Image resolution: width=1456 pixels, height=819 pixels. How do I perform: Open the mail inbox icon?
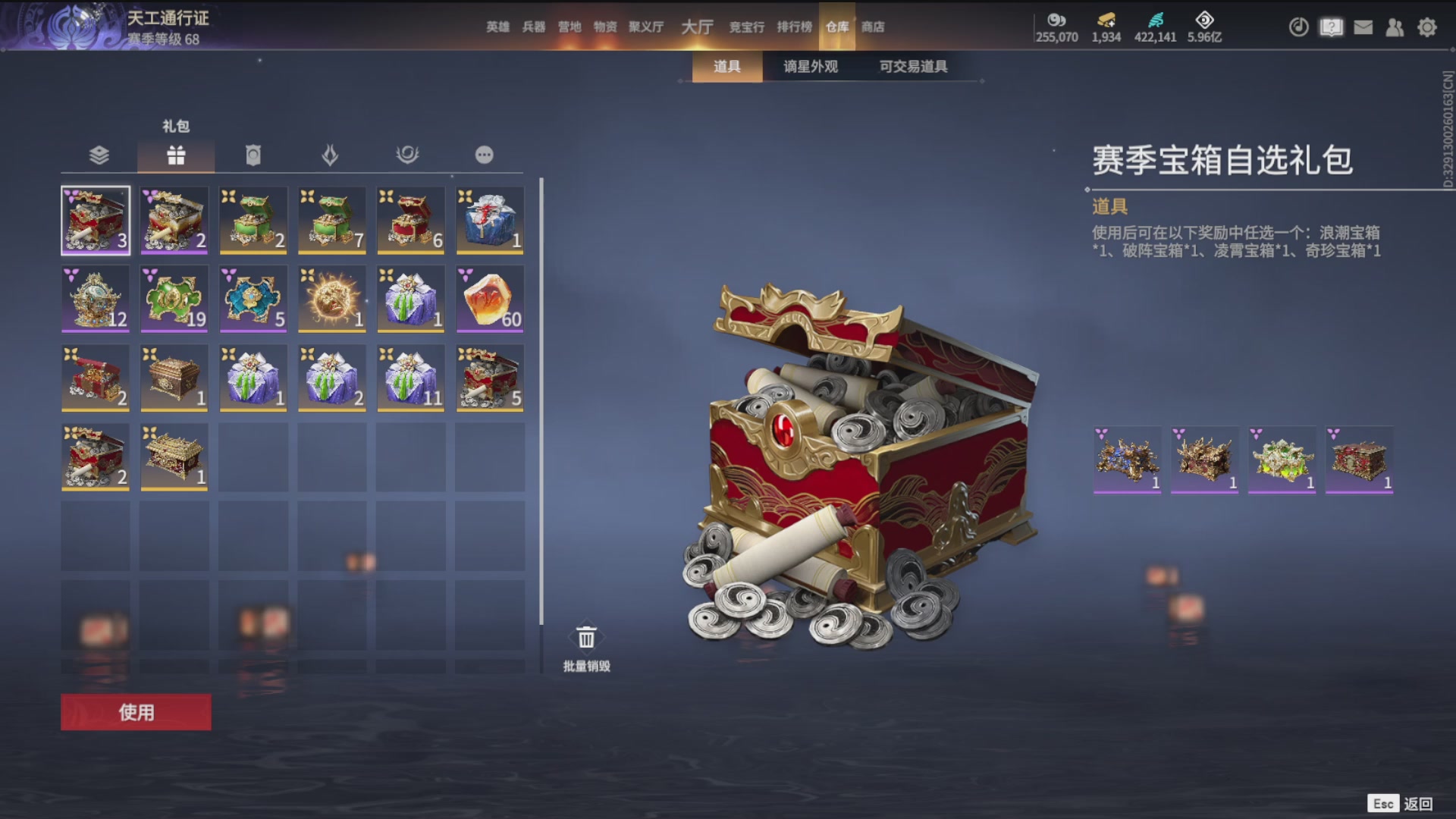coord(1363,27)
